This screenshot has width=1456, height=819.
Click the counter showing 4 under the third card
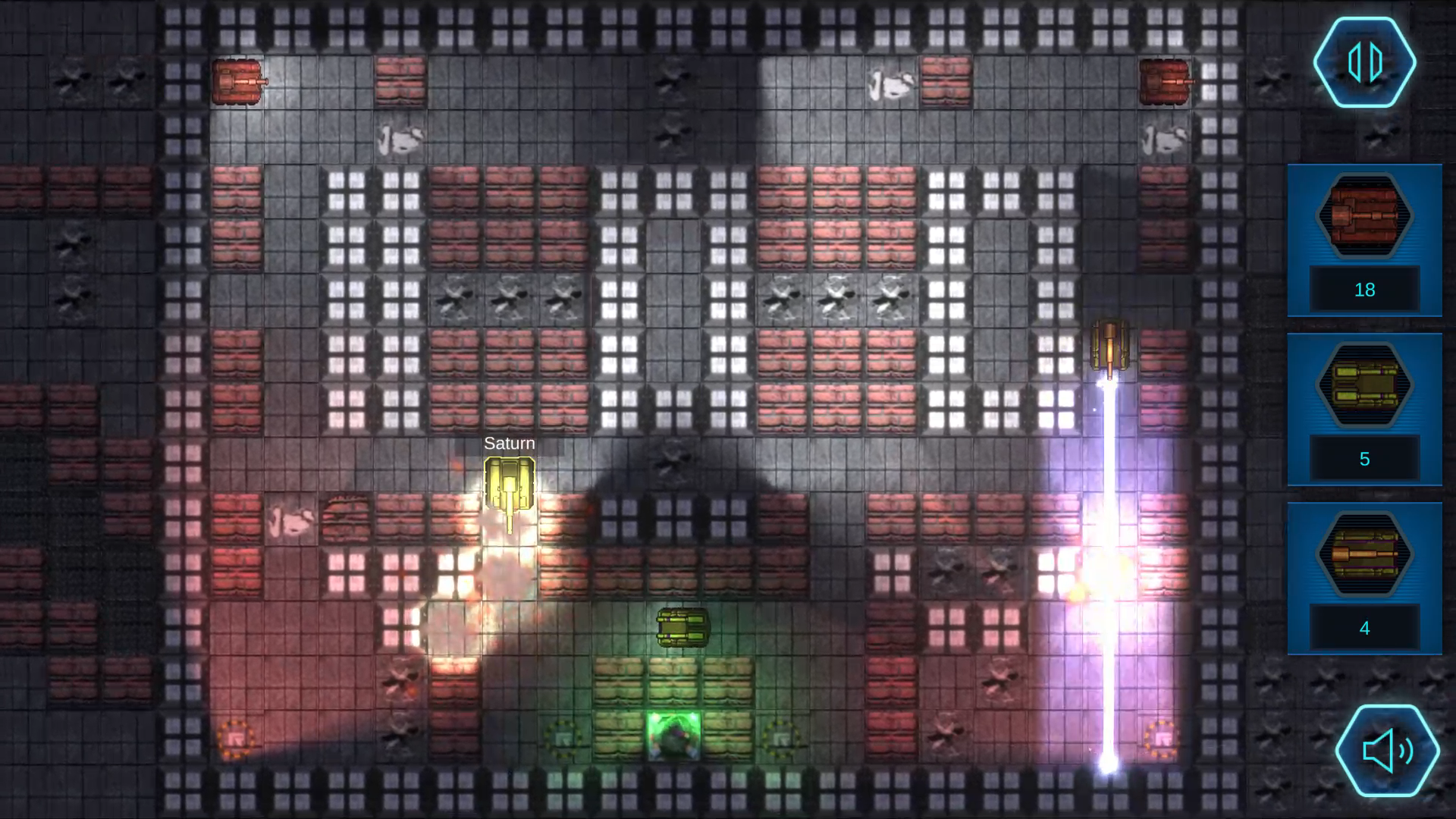coord(1364,628)
